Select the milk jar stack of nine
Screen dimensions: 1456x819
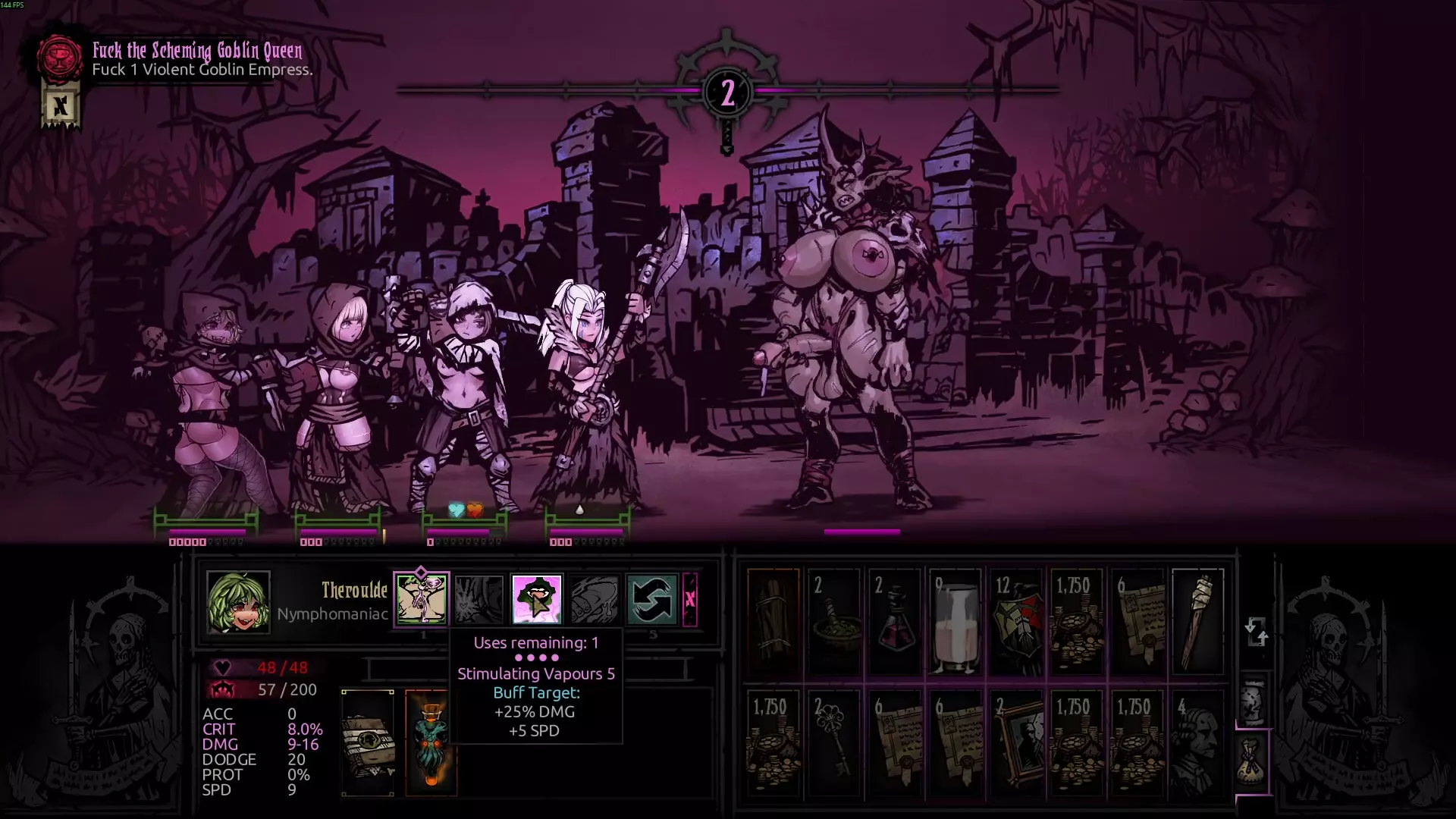pyautogui.click(x=955, y=622)
